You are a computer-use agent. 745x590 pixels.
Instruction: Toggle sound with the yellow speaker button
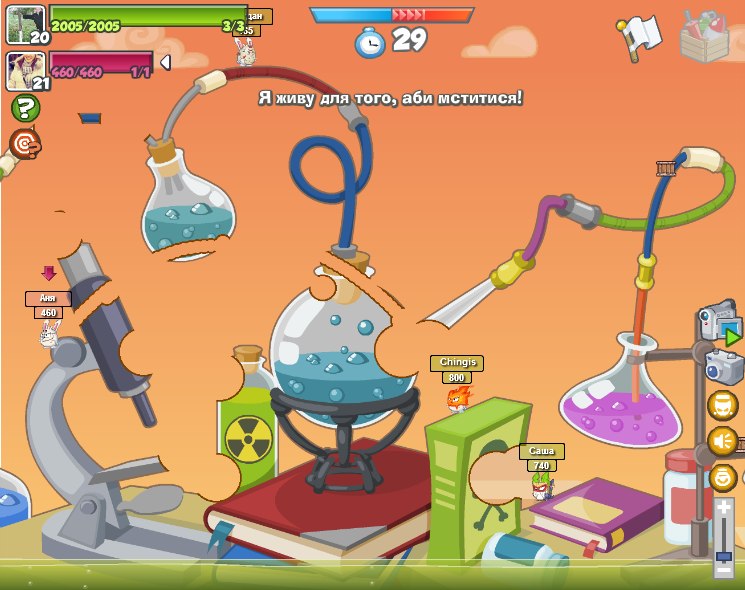[x=722, y=441]
